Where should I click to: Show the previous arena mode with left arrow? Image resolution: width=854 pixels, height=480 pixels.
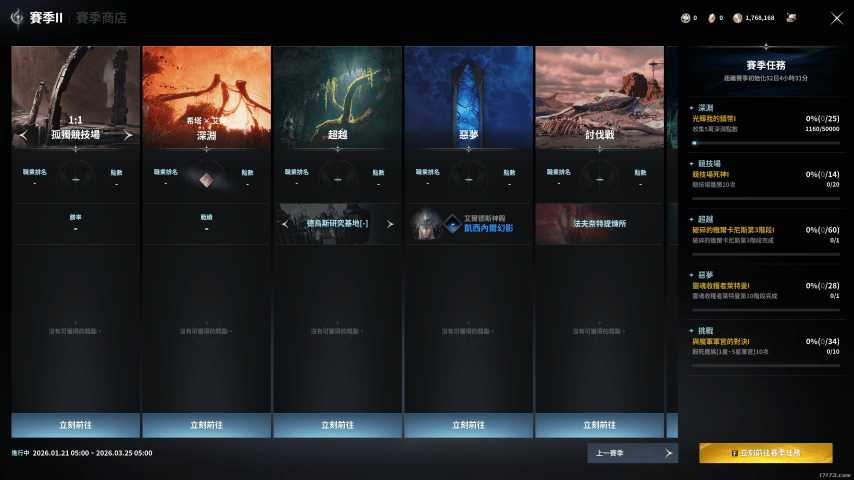pos(23,135)
